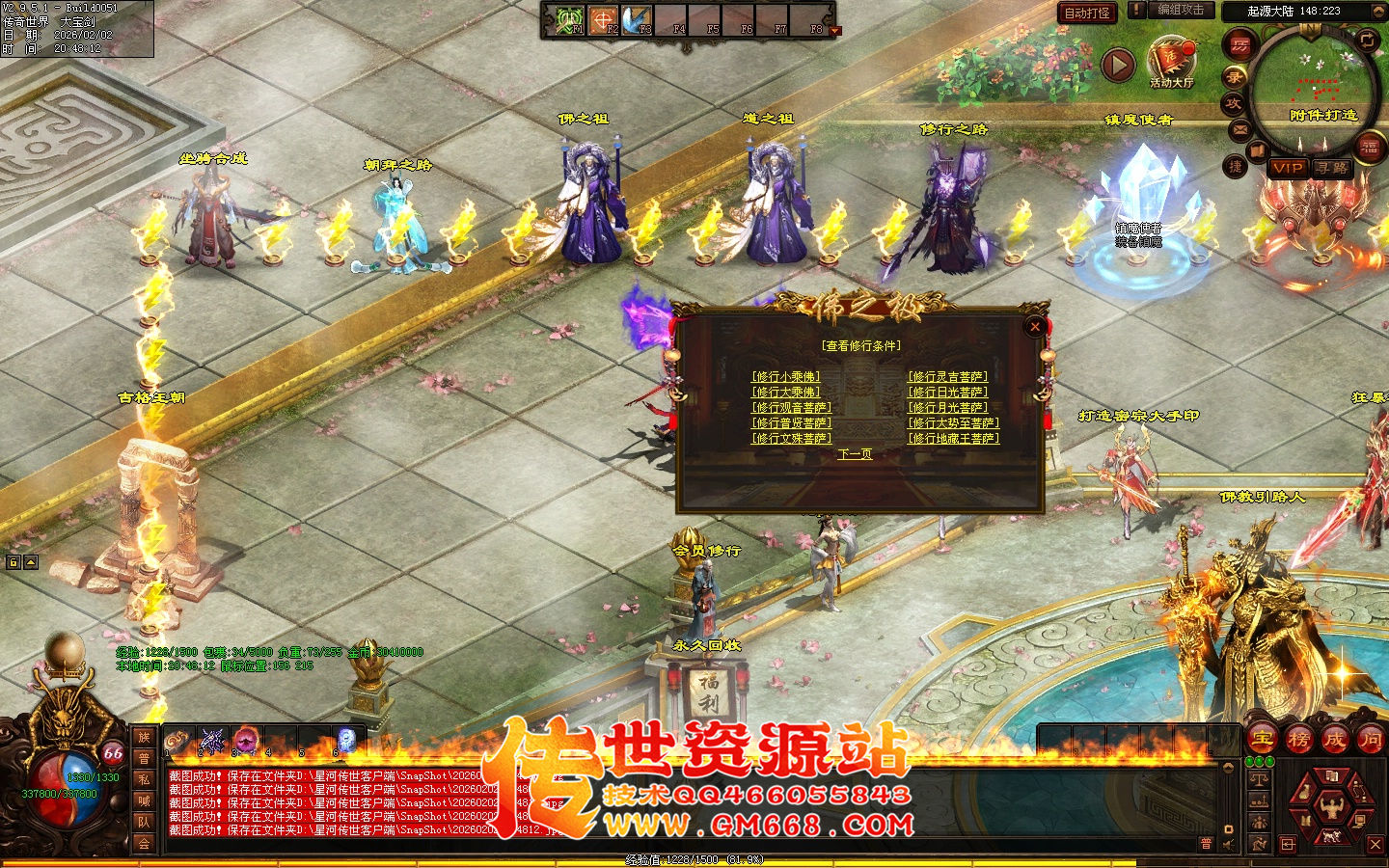Open the mail envelope icon beside the minimap
This screenshot has width=1389, height=868.
1239,128
